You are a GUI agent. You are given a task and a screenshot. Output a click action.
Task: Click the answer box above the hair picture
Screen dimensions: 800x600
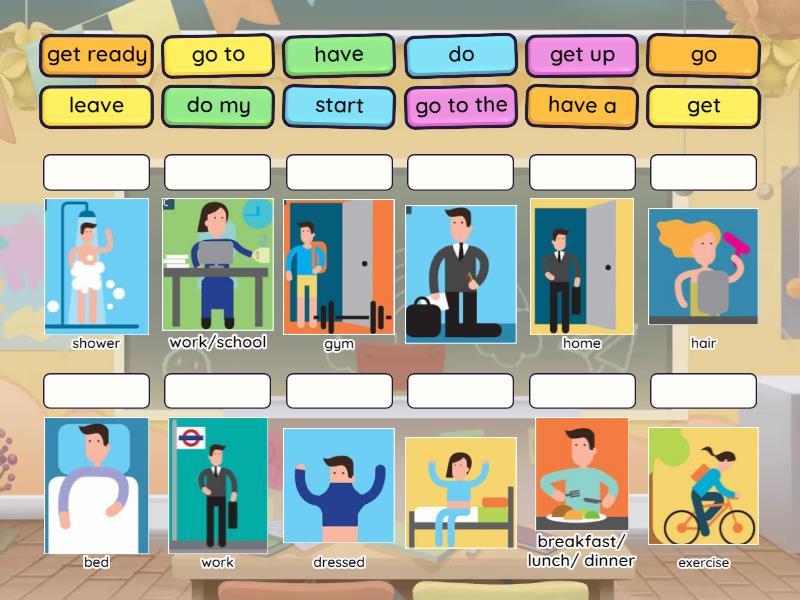tap(703, 172)
